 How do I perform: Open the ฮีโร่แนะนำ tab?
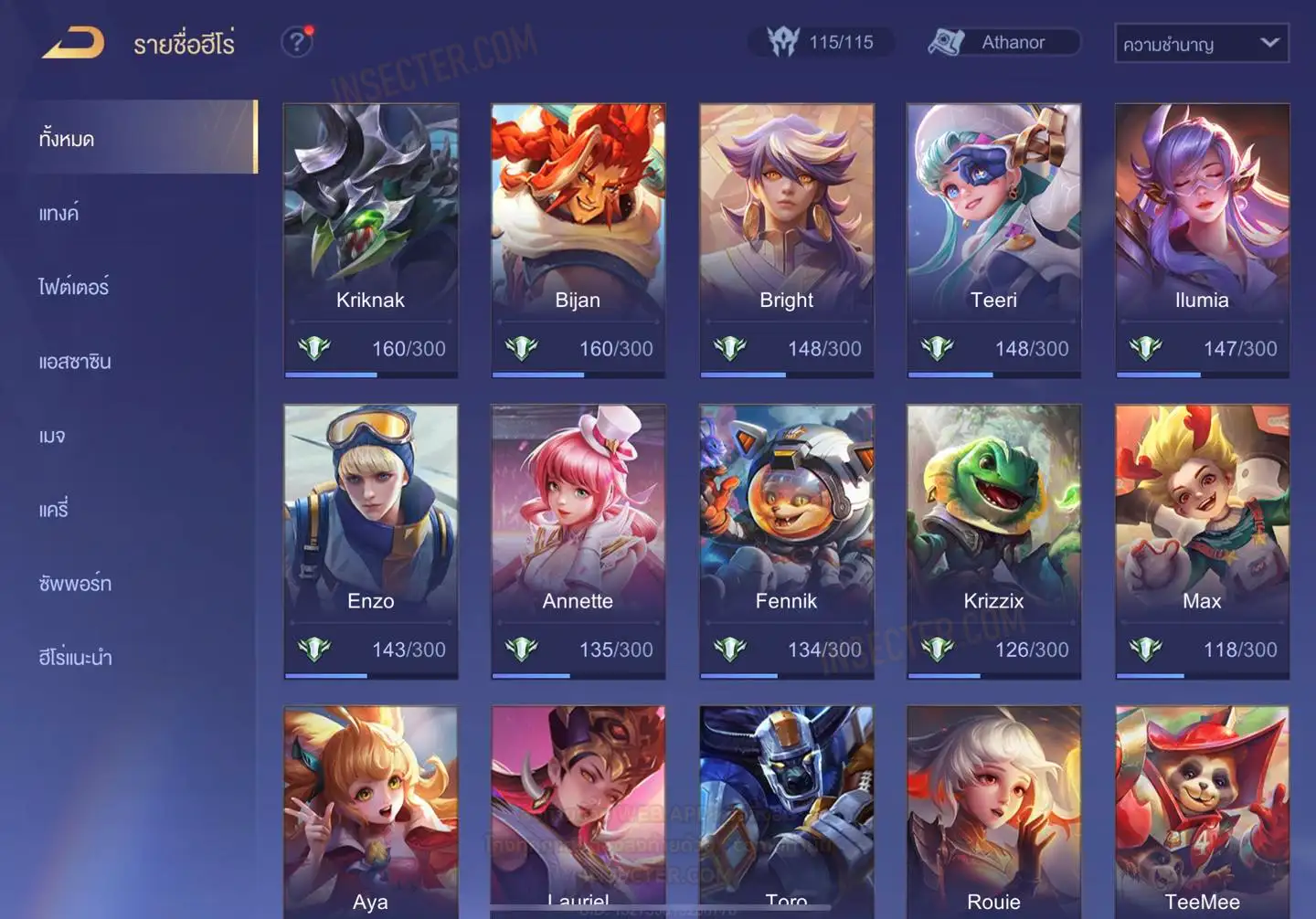(x=76, y=658)
